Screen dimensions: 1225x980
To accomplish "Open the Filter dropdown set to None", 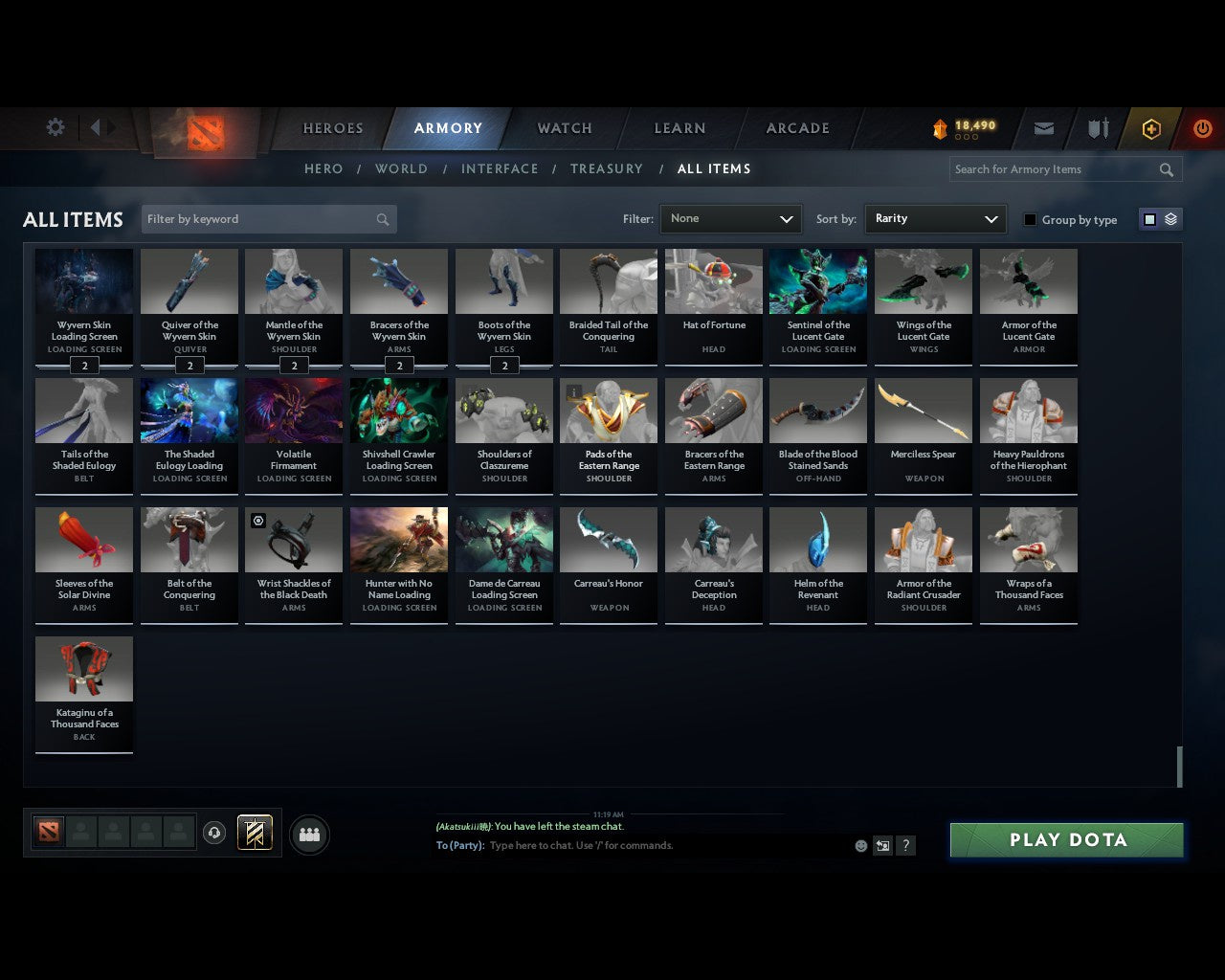I will pyautogui.click(x=730, y=219).
